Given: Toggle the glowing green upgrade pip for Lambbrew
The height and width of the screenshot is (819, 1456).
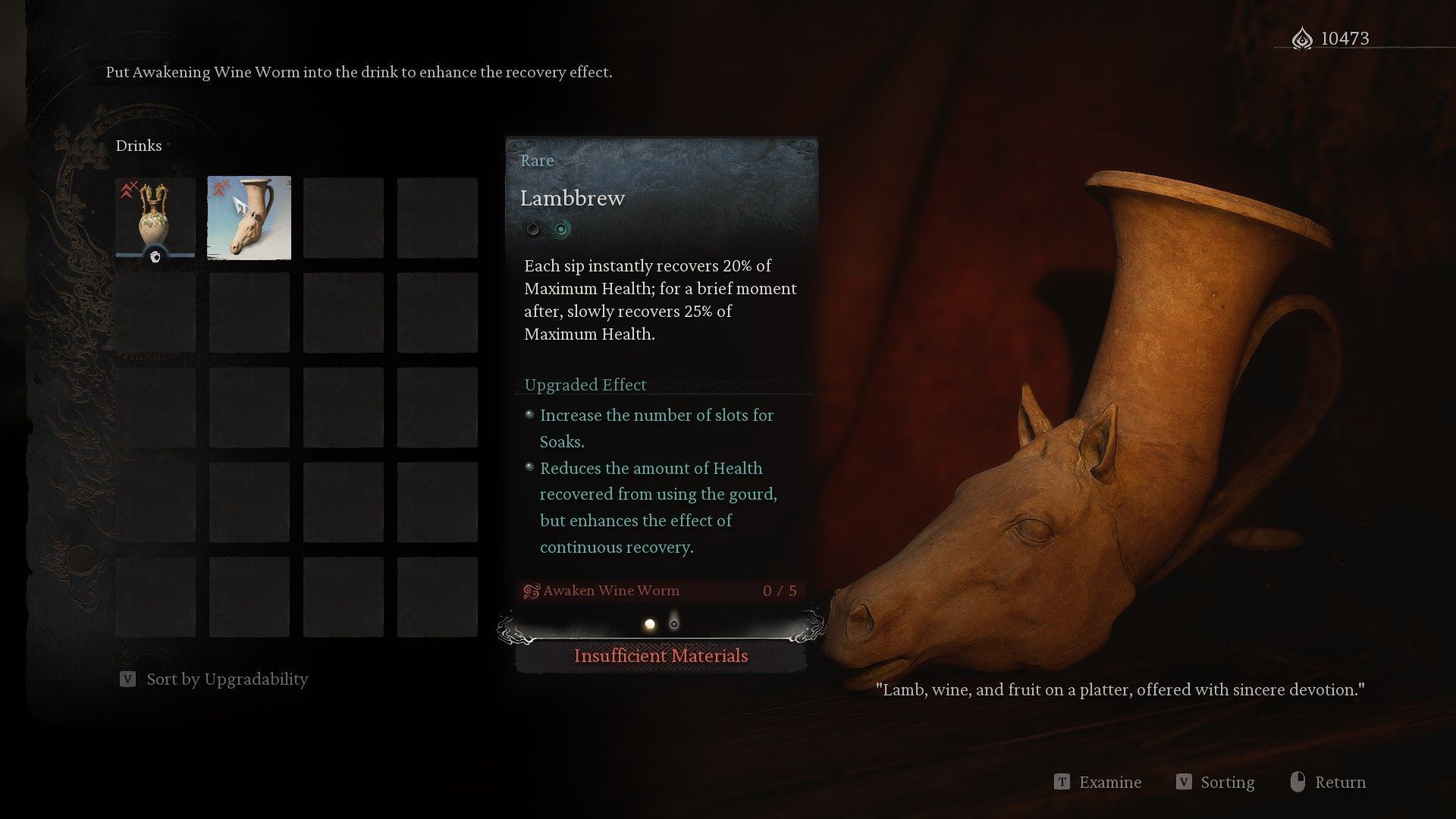Looking at the screenshot, I should click(x=561, y=229).
